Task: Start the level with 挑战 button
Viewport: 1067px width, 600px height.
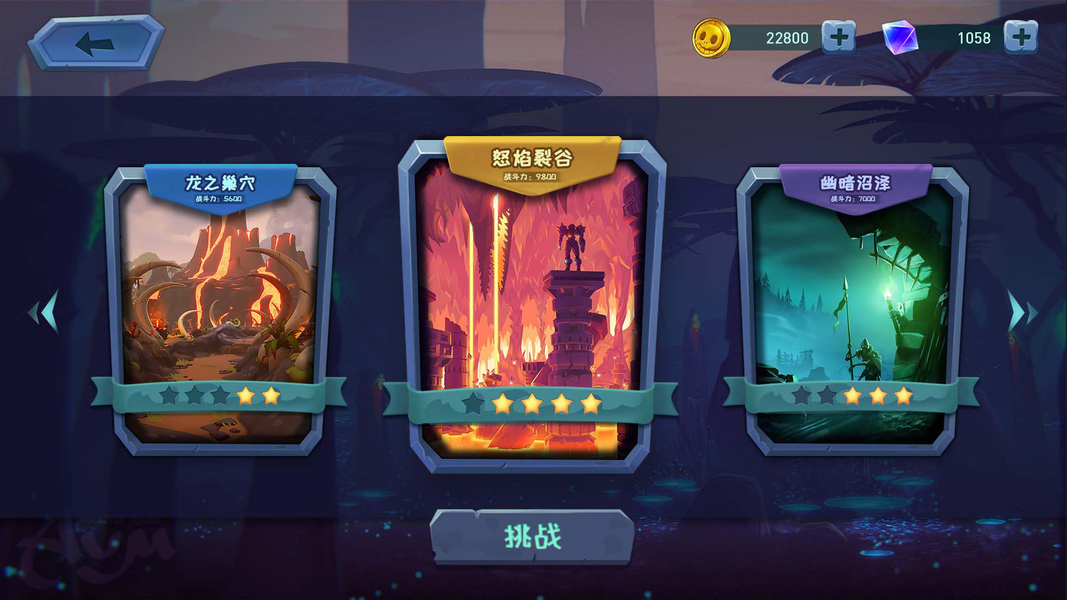Action: coord(532,537)
